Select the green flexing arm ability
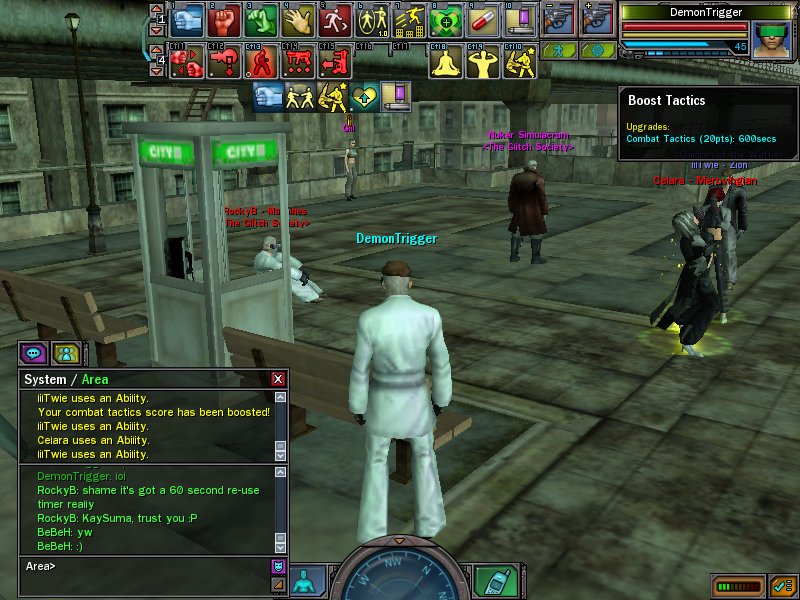This screenshot has width=800, height=600. (262, 19)
